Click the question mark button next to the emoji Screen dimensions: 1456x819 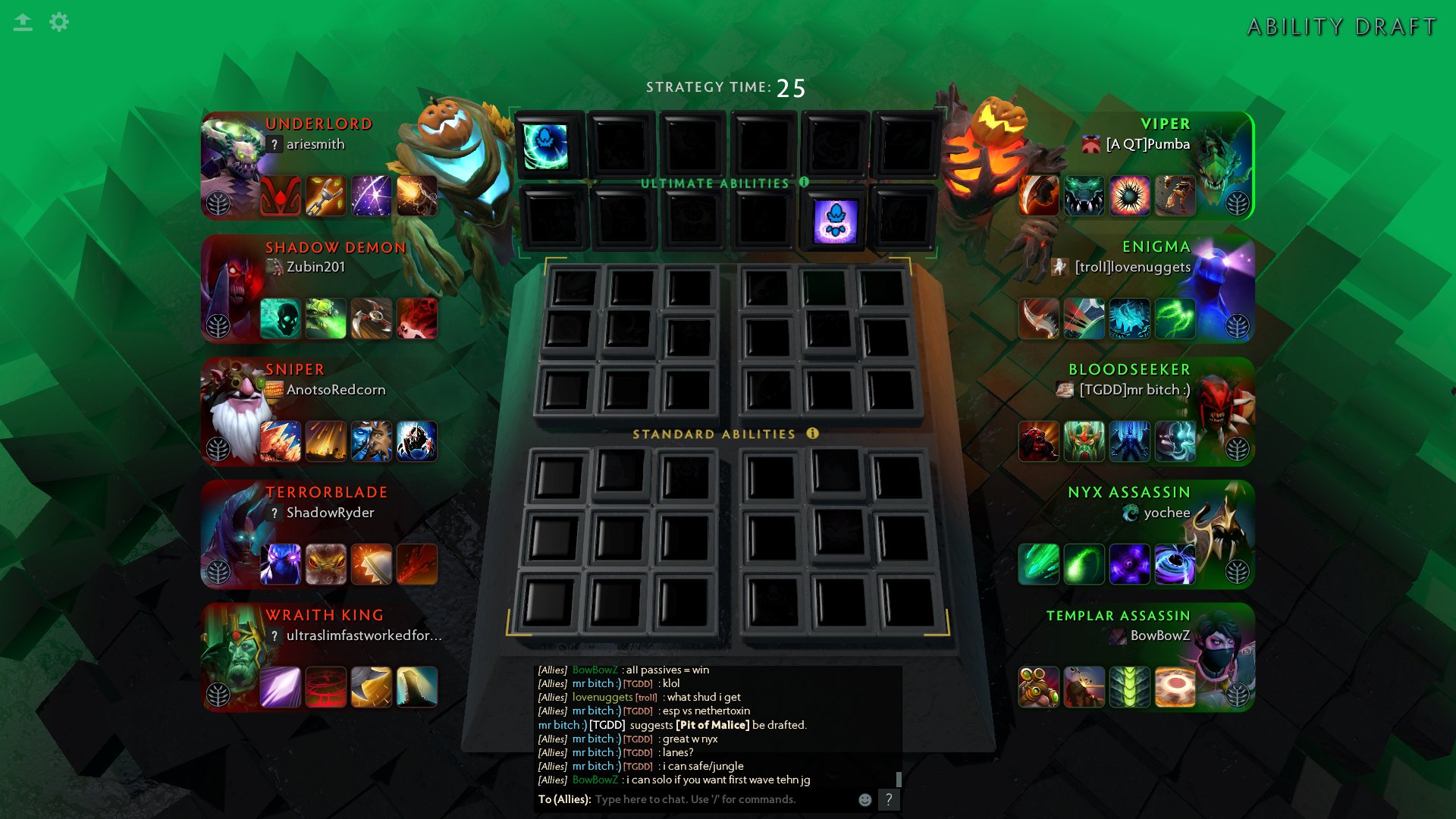coord(887,799)
